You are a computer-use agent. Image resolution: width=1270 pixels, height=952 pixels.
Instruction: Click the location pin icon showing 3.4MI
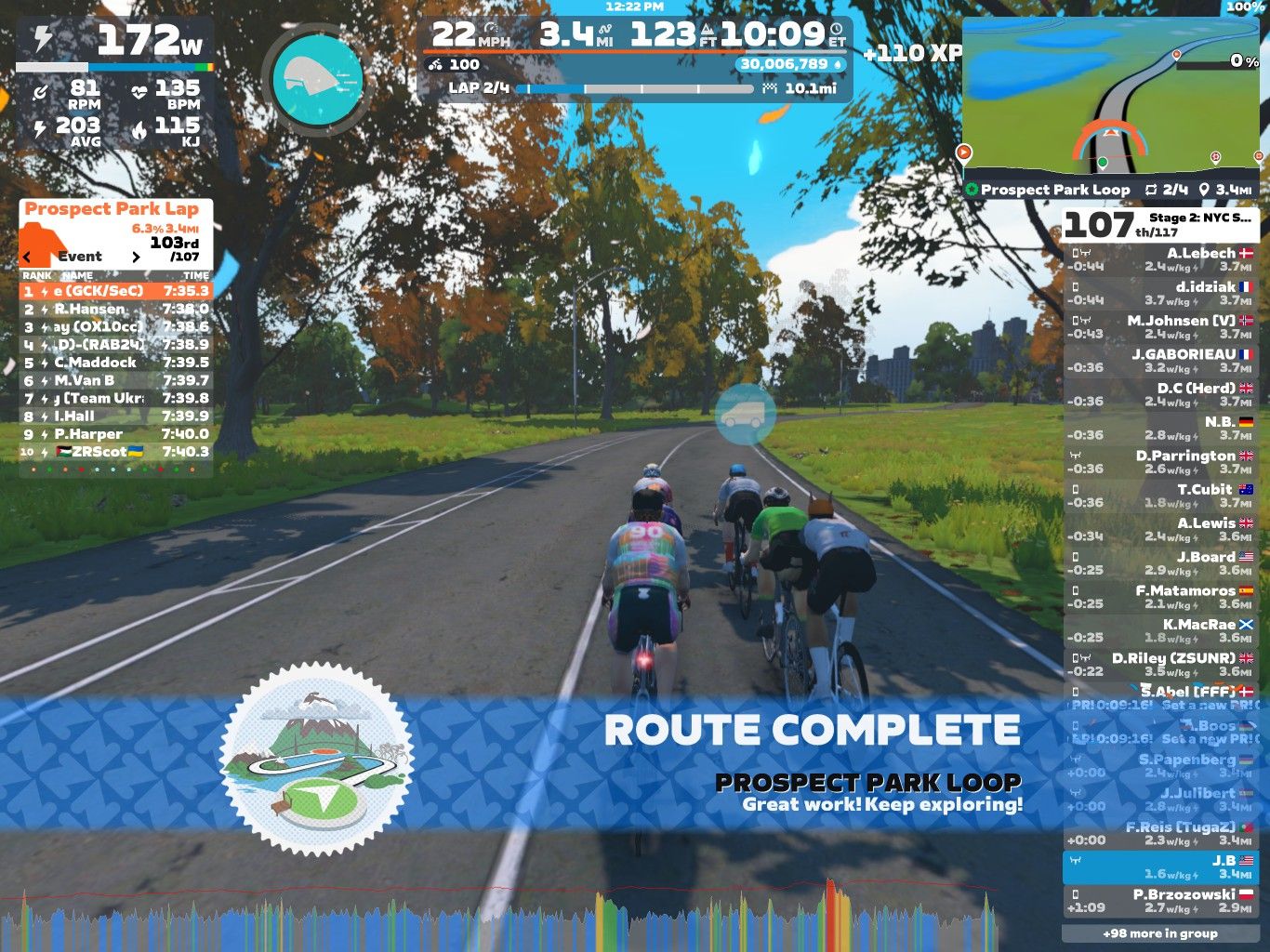(x=1204, y=190)
